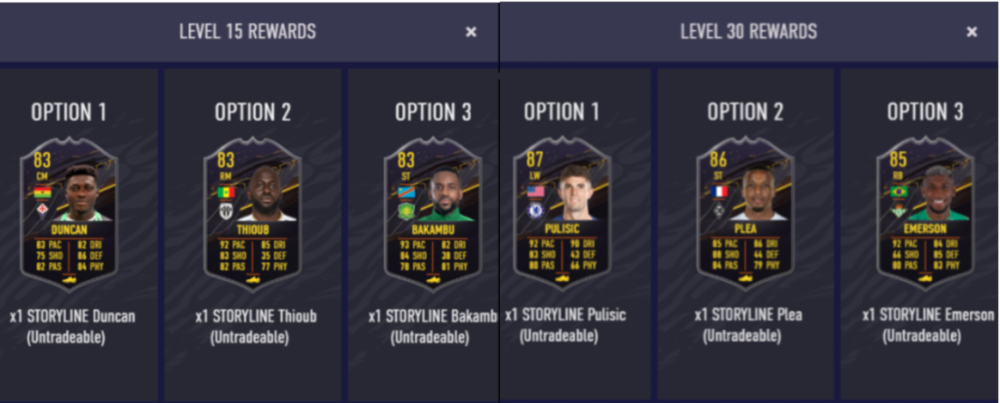Image resolution: width=1000 pixels, height=403 pixels.
Task: Close the Level 30 Rewards panel
Action: [x=971, y=32]
